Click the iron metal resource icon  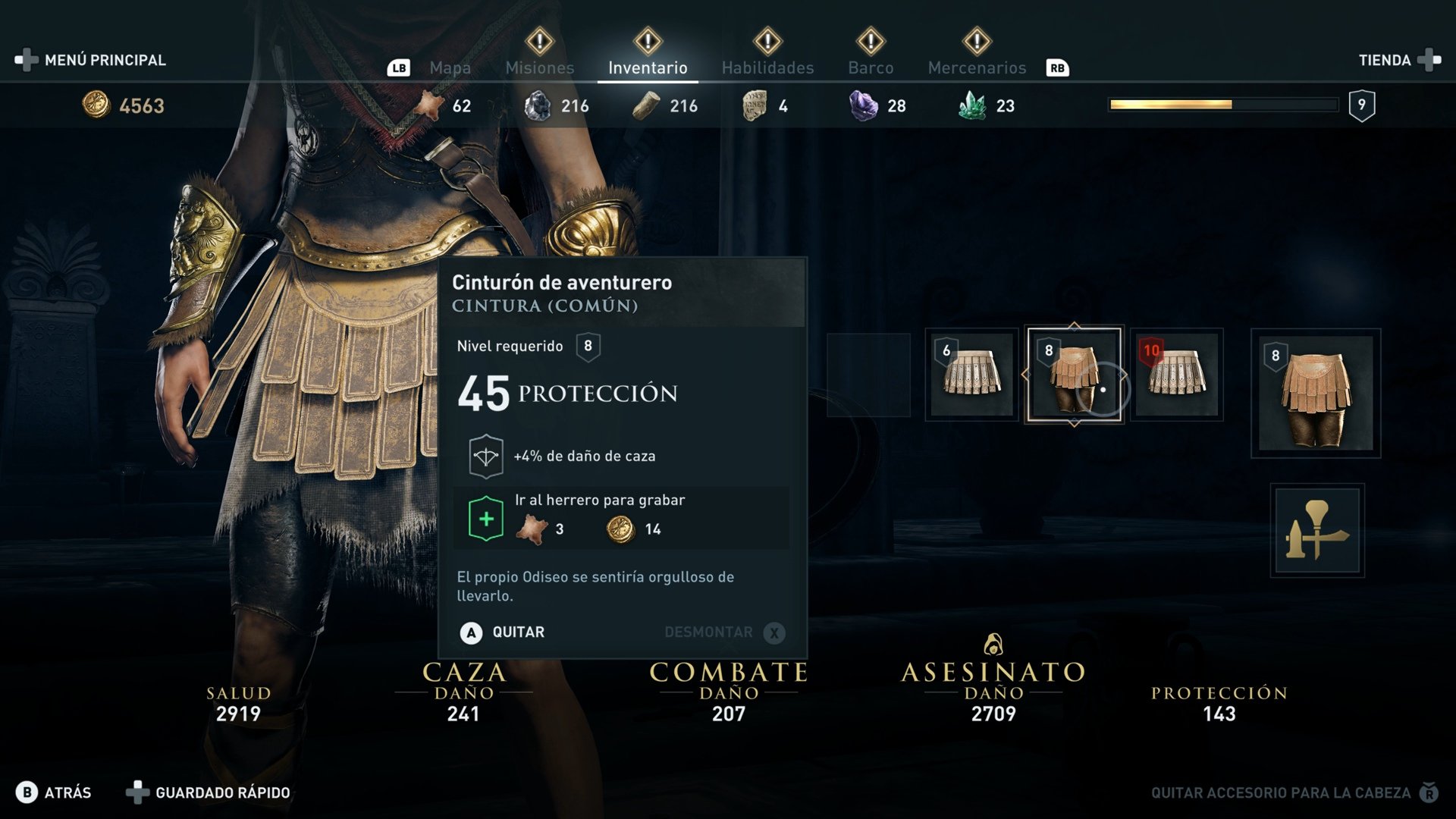[x=540, y=105]
